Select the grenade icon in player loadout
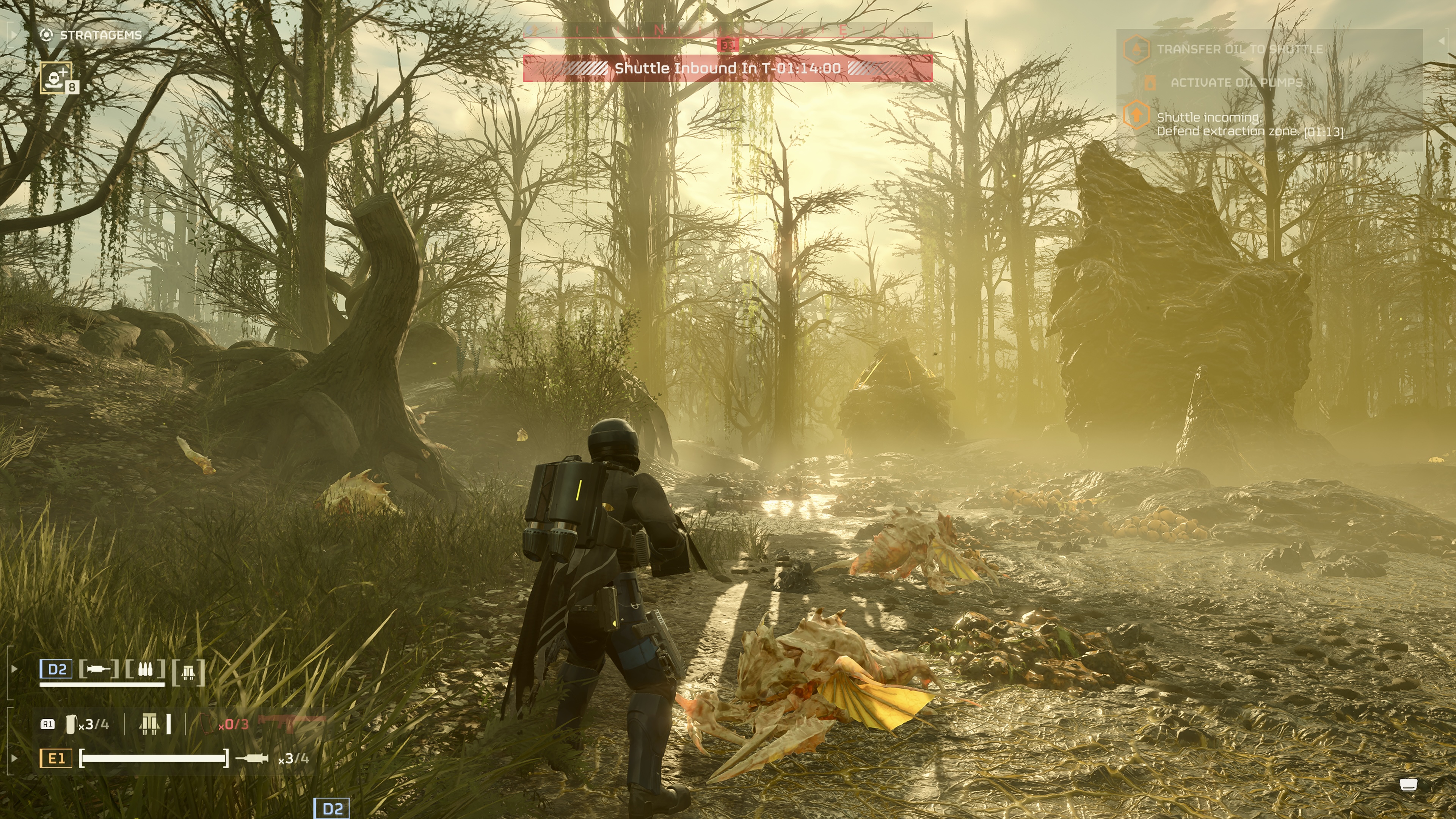 [x=71, y=724]
